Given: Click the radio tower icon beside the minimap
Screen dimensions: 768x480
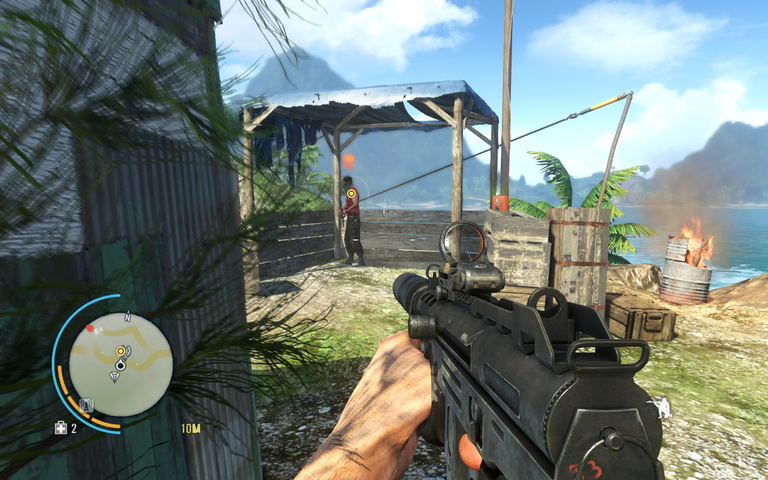Looking at the screenshot, I should (86, 405).
